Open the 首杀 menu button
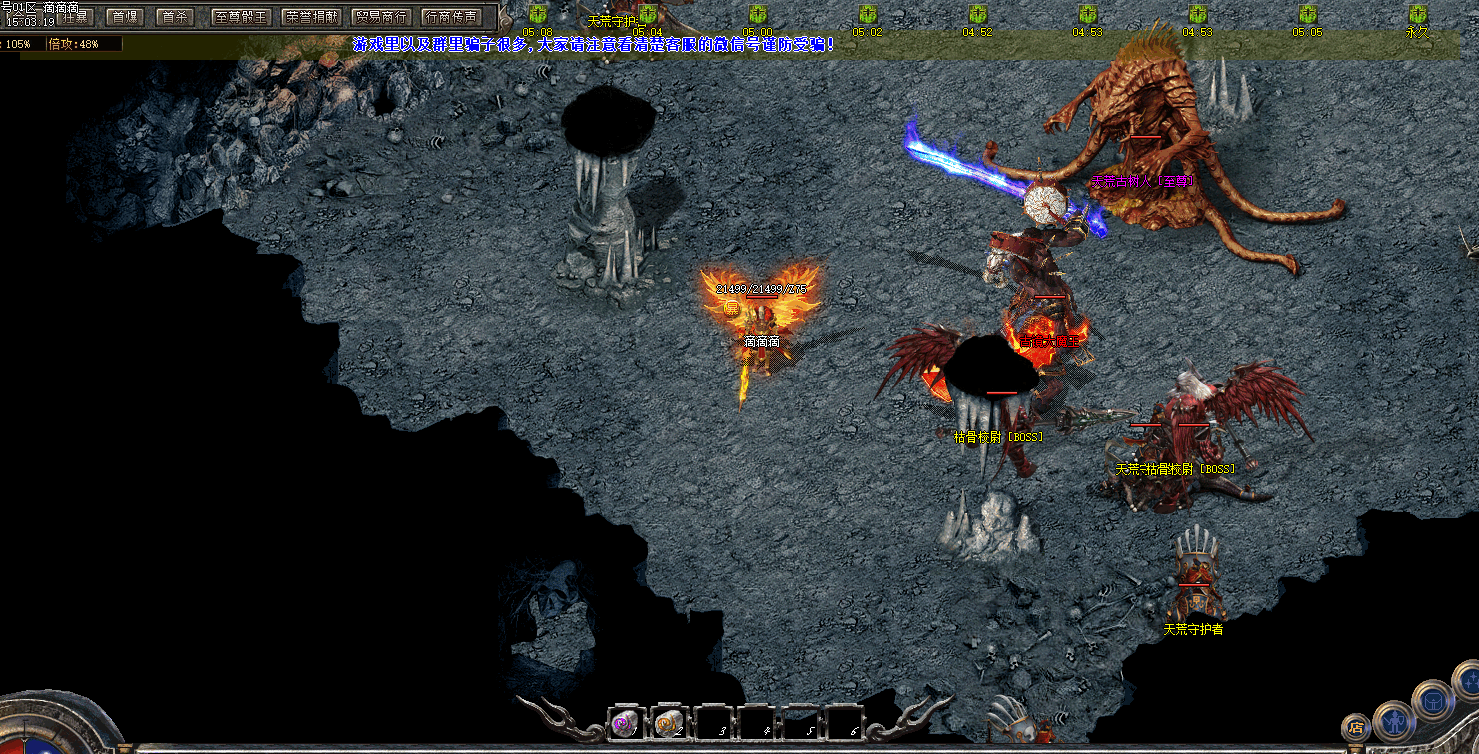This screenshot has width=1479, height=754. point(176,17)
